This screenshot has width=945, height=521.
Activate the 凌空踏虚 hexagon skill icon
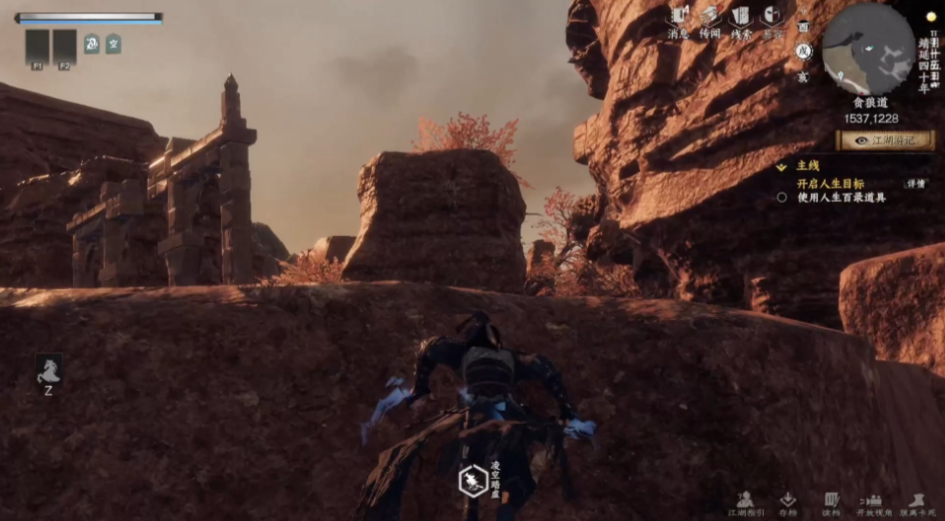point(472,481)
